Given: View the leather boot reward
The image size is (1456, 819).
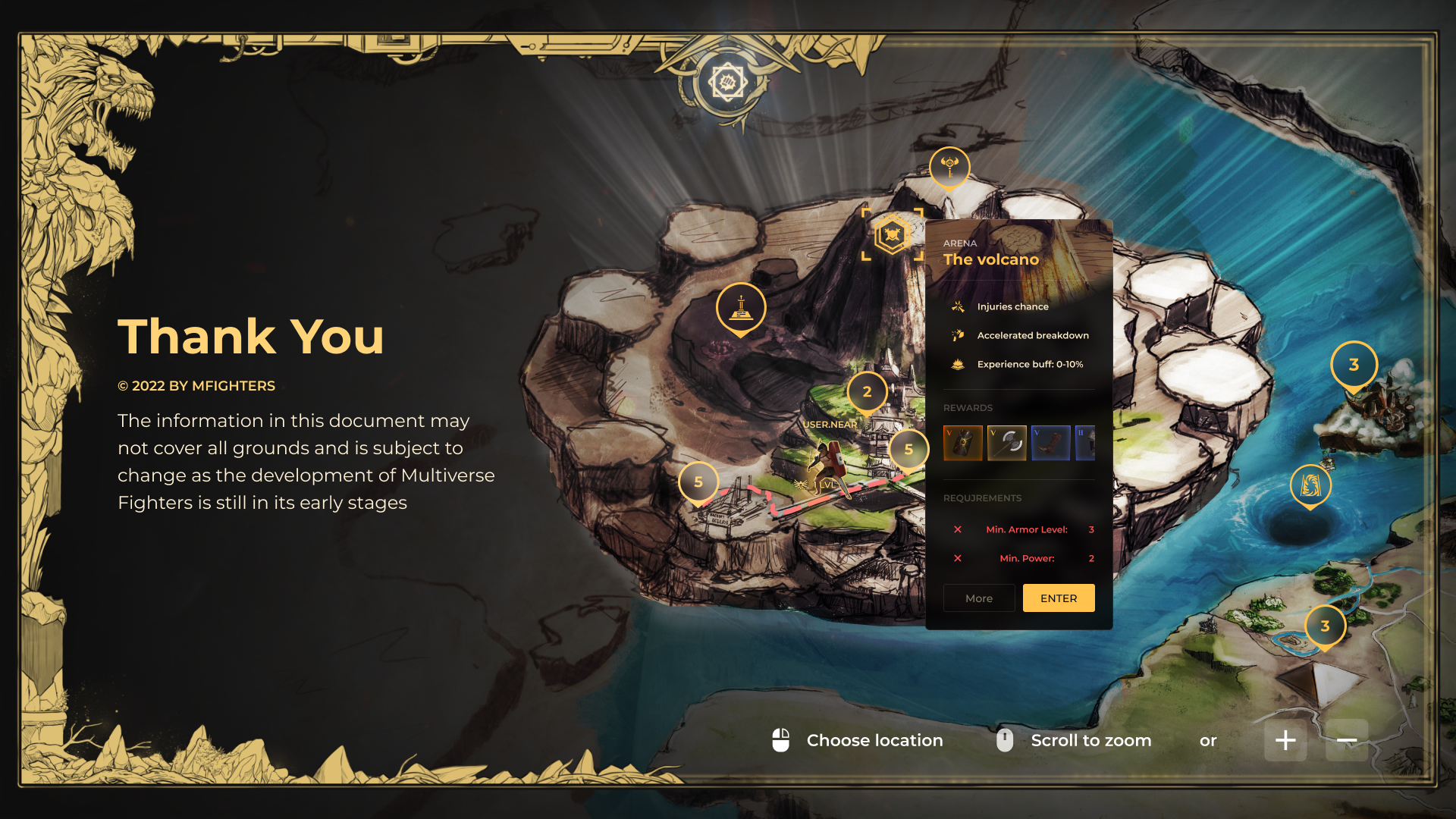Looking at the screenshot, I should coord(1050,443).
